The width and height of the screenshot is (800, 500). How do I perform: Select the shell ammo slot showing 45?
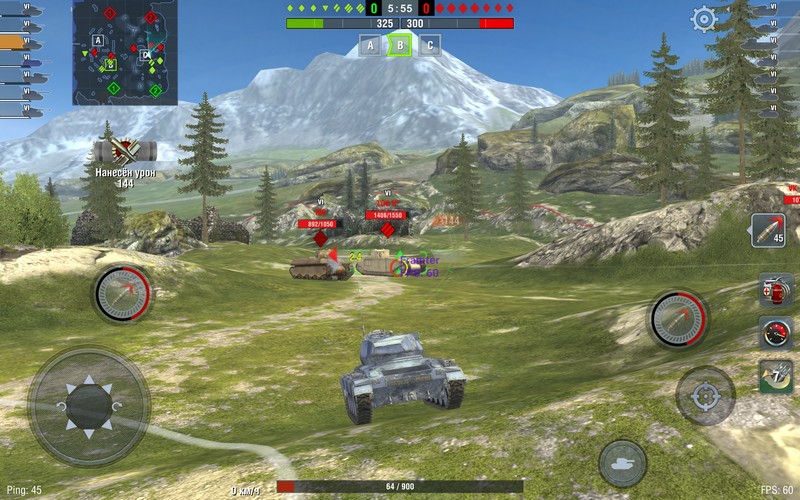coord(768,230)
